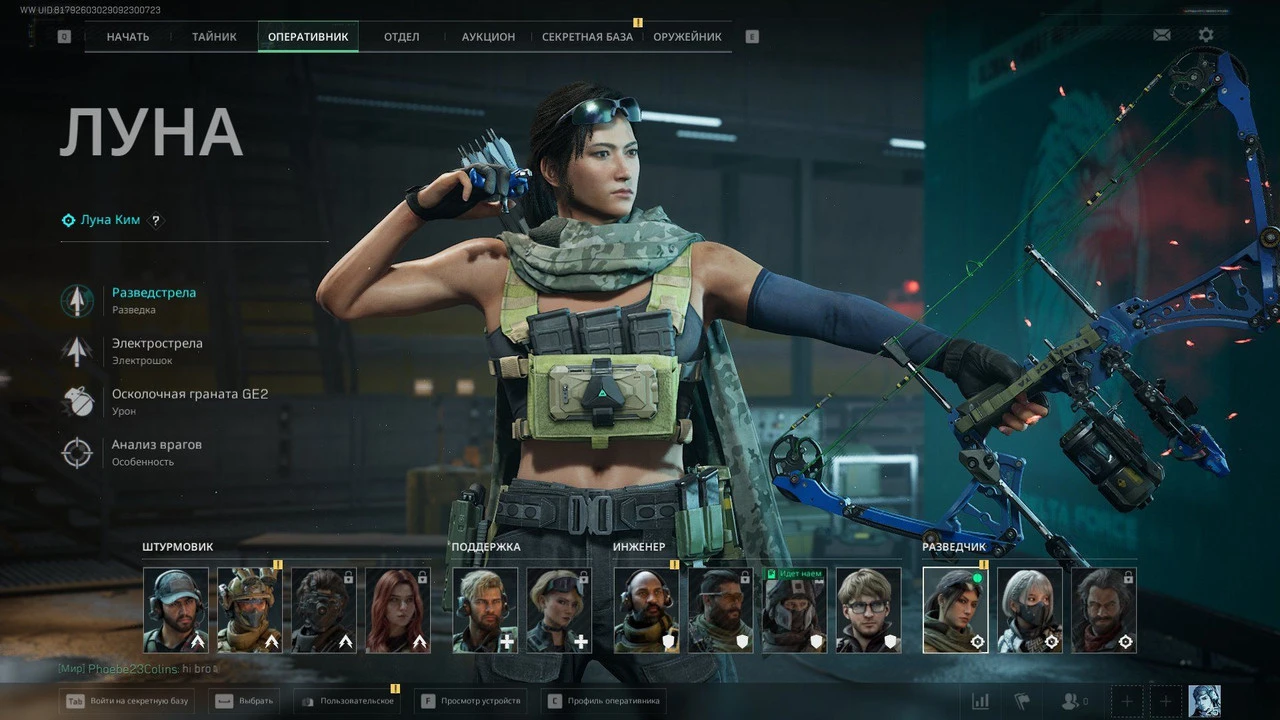
Task: Choose the Осколочная граната GE2 gadget
Action: 189,394
